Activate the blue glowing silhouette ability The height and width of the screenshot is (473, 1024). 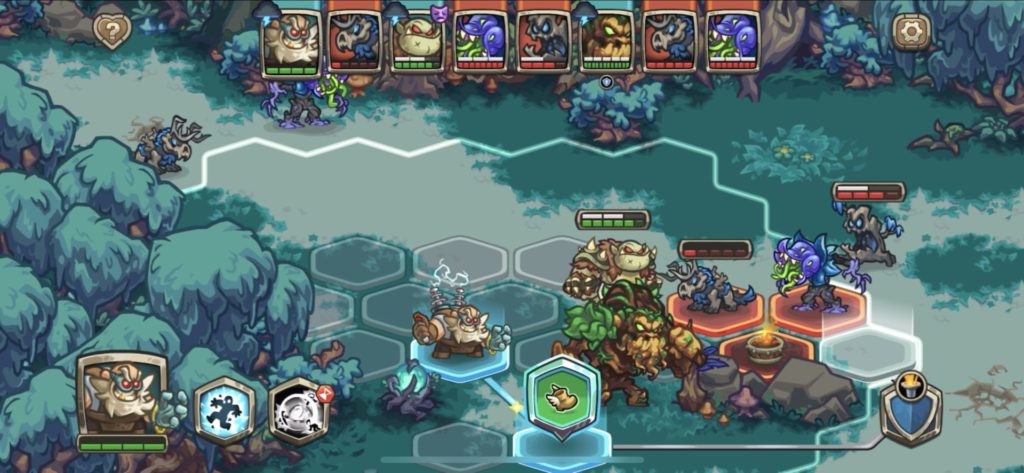coord(224,410)
